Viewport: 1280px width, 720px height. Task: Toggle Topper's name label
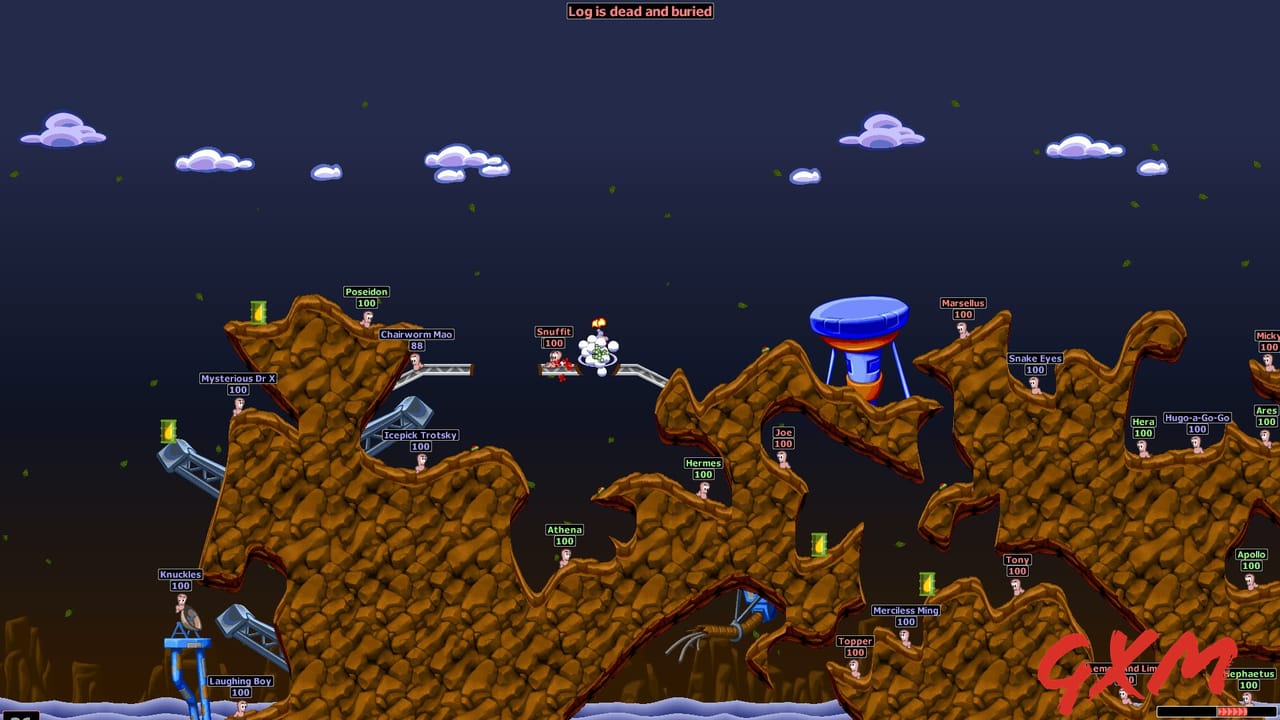[x=853, y=641]
